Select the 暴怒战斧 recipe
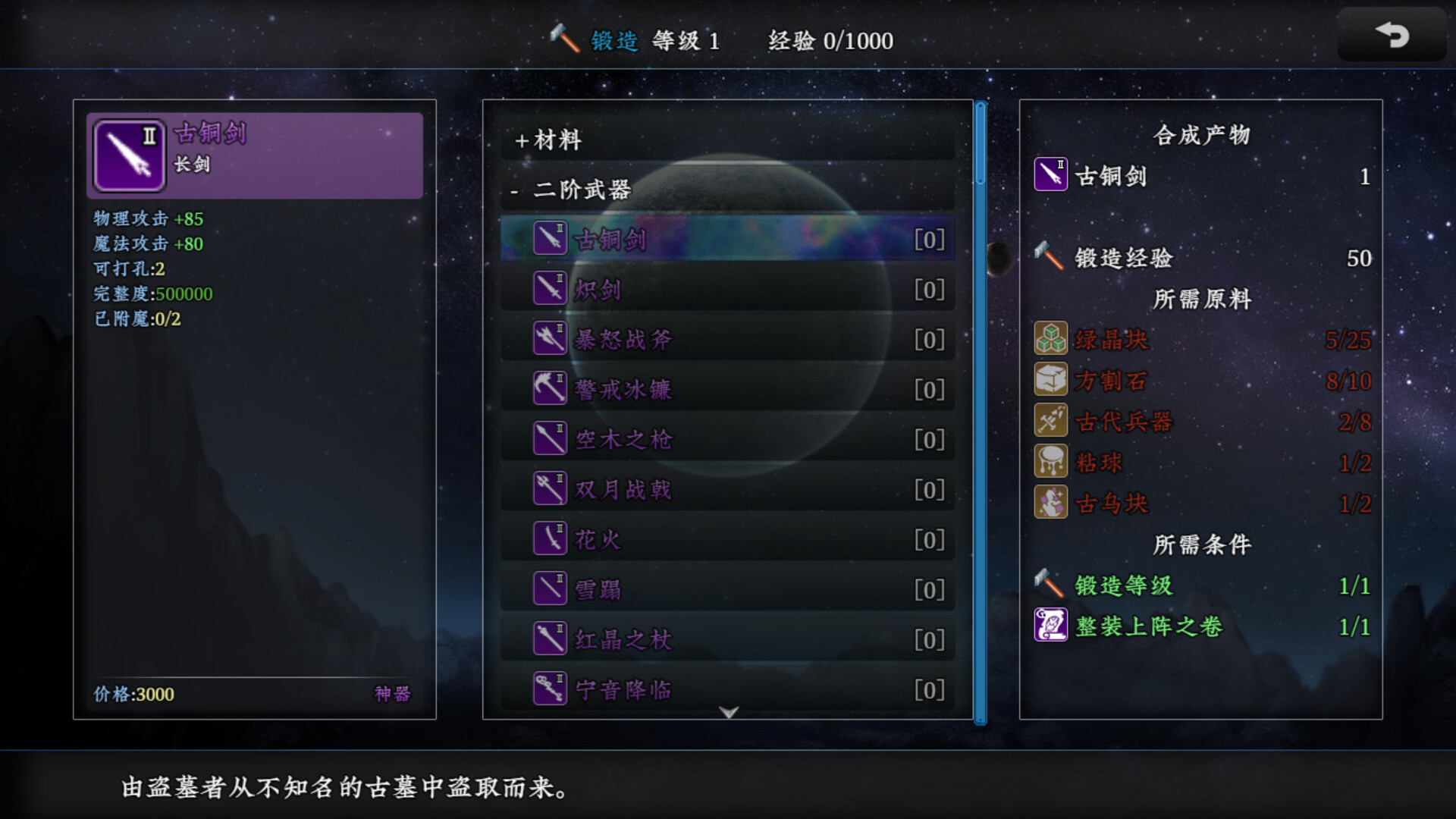Viewport: 1456px width, 819px height. coord(726,340)
